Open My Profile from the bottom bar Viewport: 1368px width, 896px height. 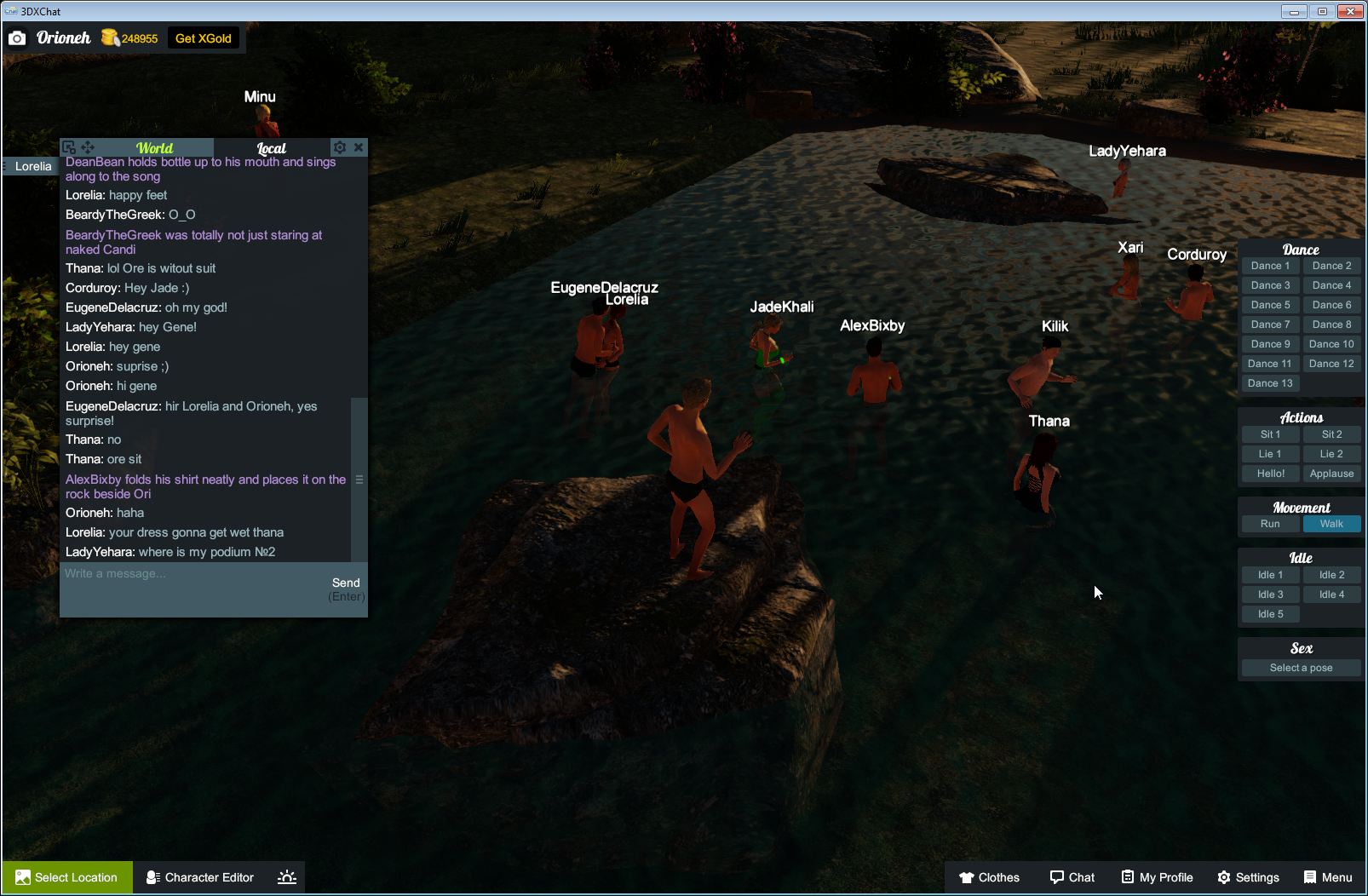(1155, 876)
